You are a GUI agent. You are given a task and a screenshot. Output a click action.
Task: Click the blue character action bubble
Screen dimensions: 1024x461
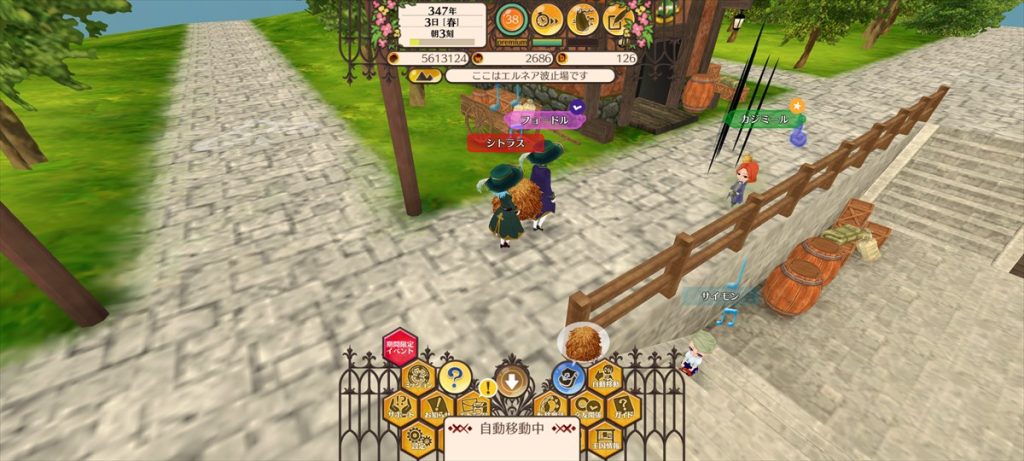point(569,378)
